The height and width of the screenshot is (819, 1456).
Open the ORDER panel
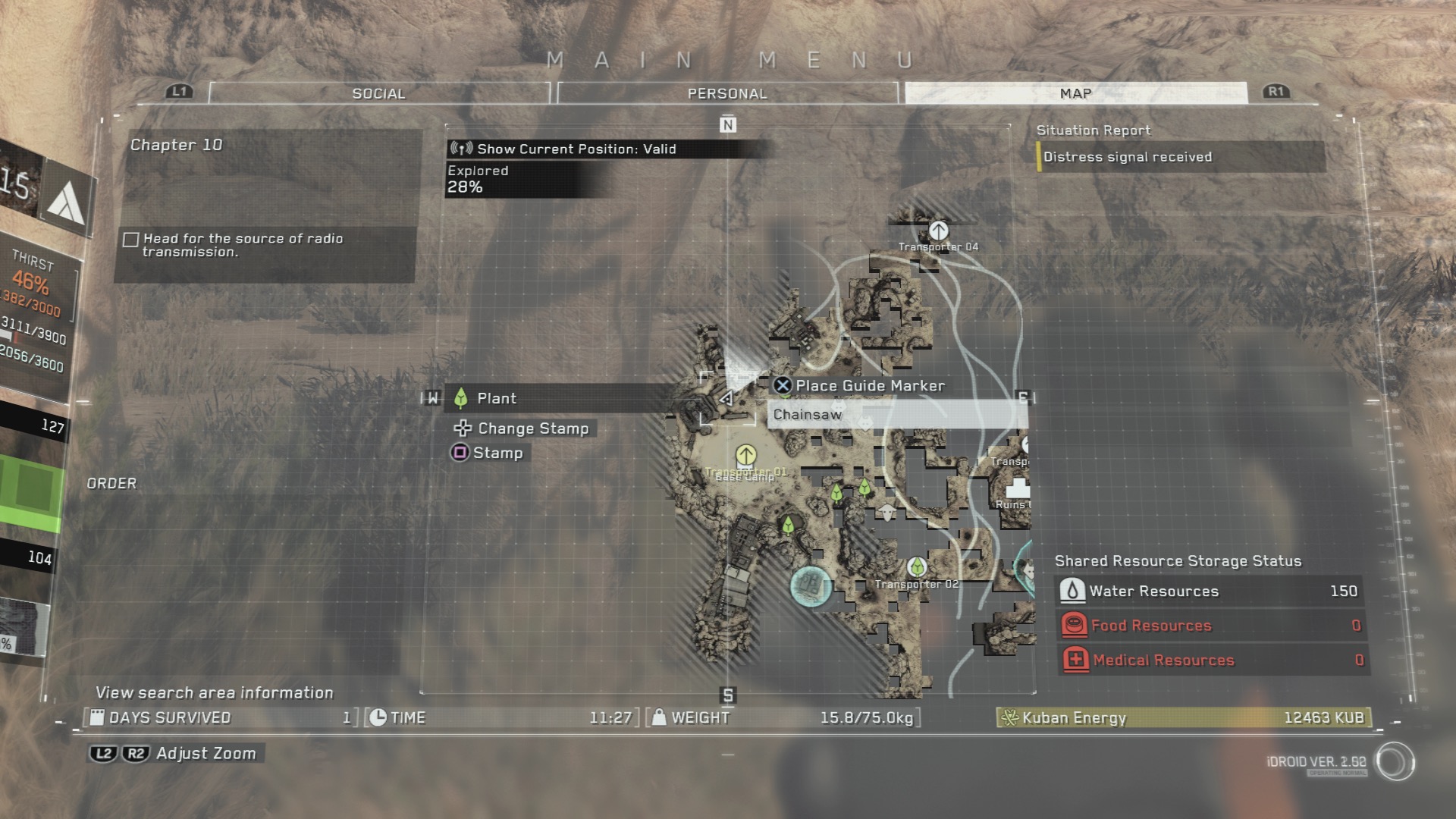coord(111,483)
